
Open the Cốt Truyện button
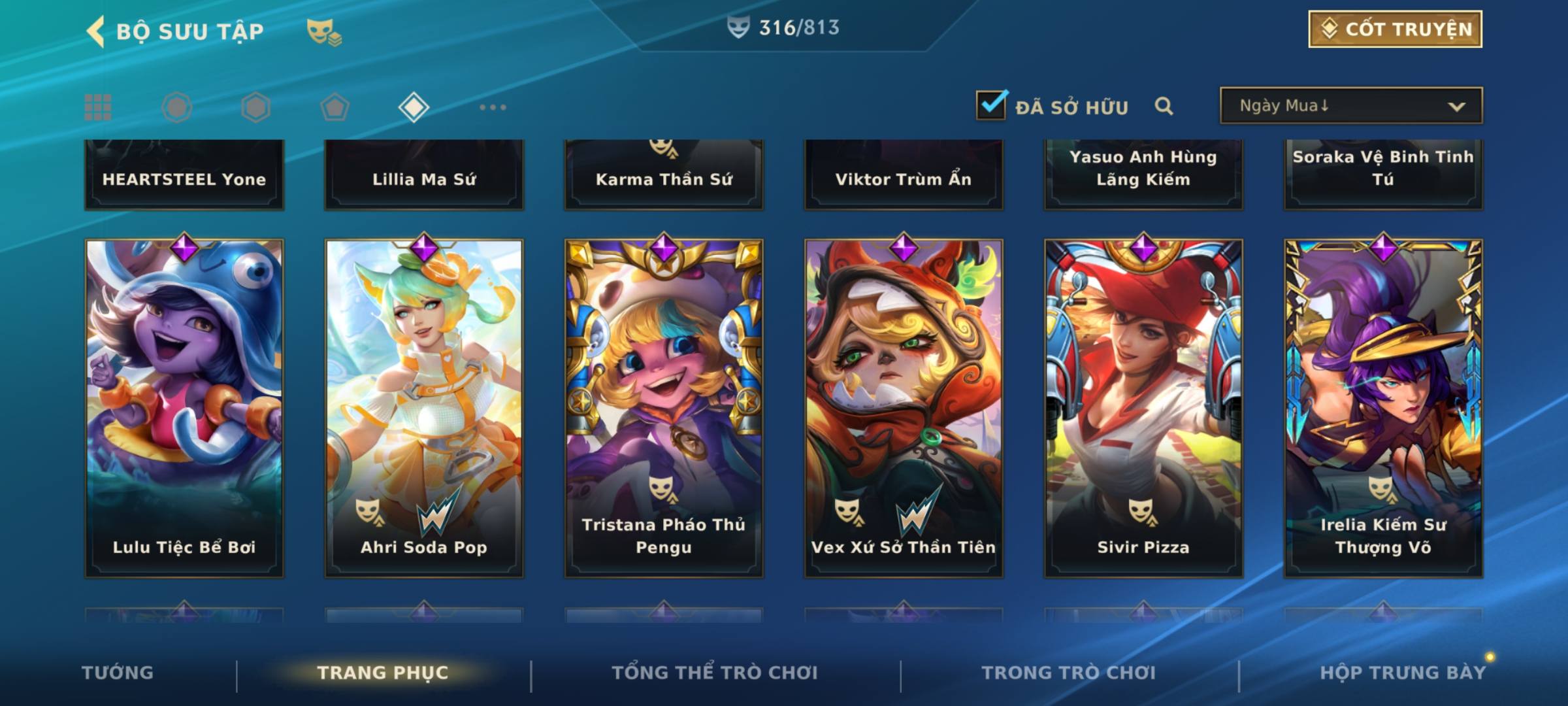pos(1395,29)
